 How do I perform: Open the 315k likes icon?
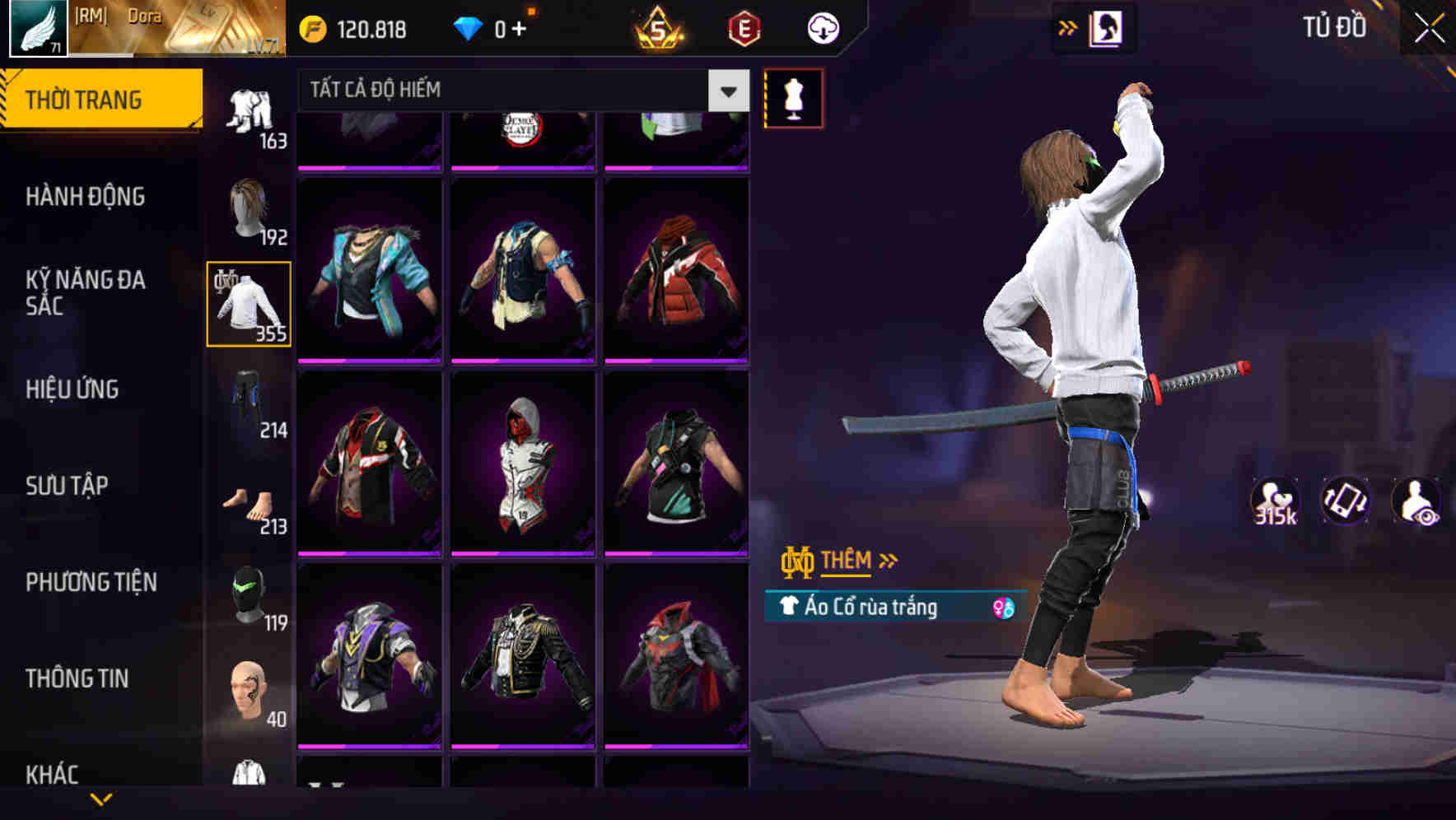tap(1273, 501)
